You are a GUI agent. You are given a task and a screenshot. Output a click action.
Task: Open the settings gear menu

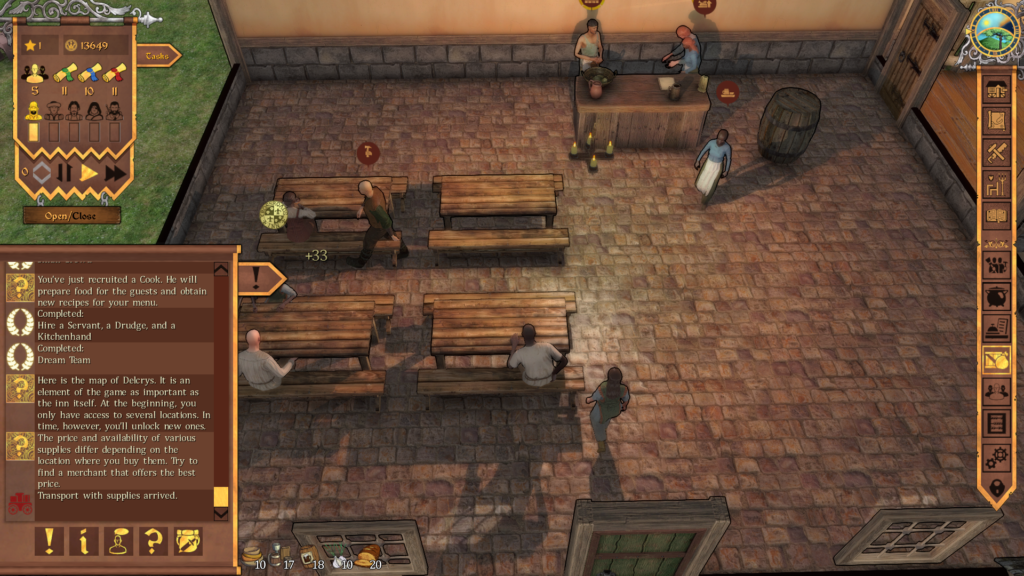(996, 457)
